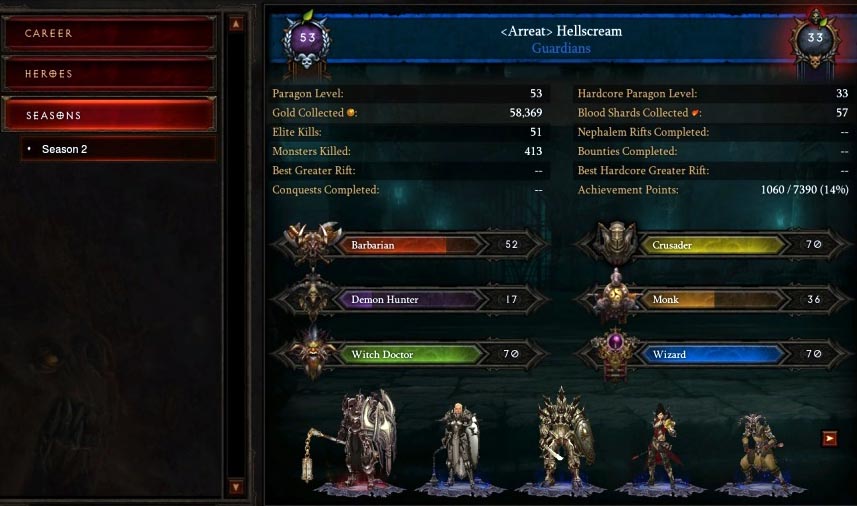Click the Guardians clan name
Image resolution: width=857 pixels, height=506 pixels.
pos(560,48)
